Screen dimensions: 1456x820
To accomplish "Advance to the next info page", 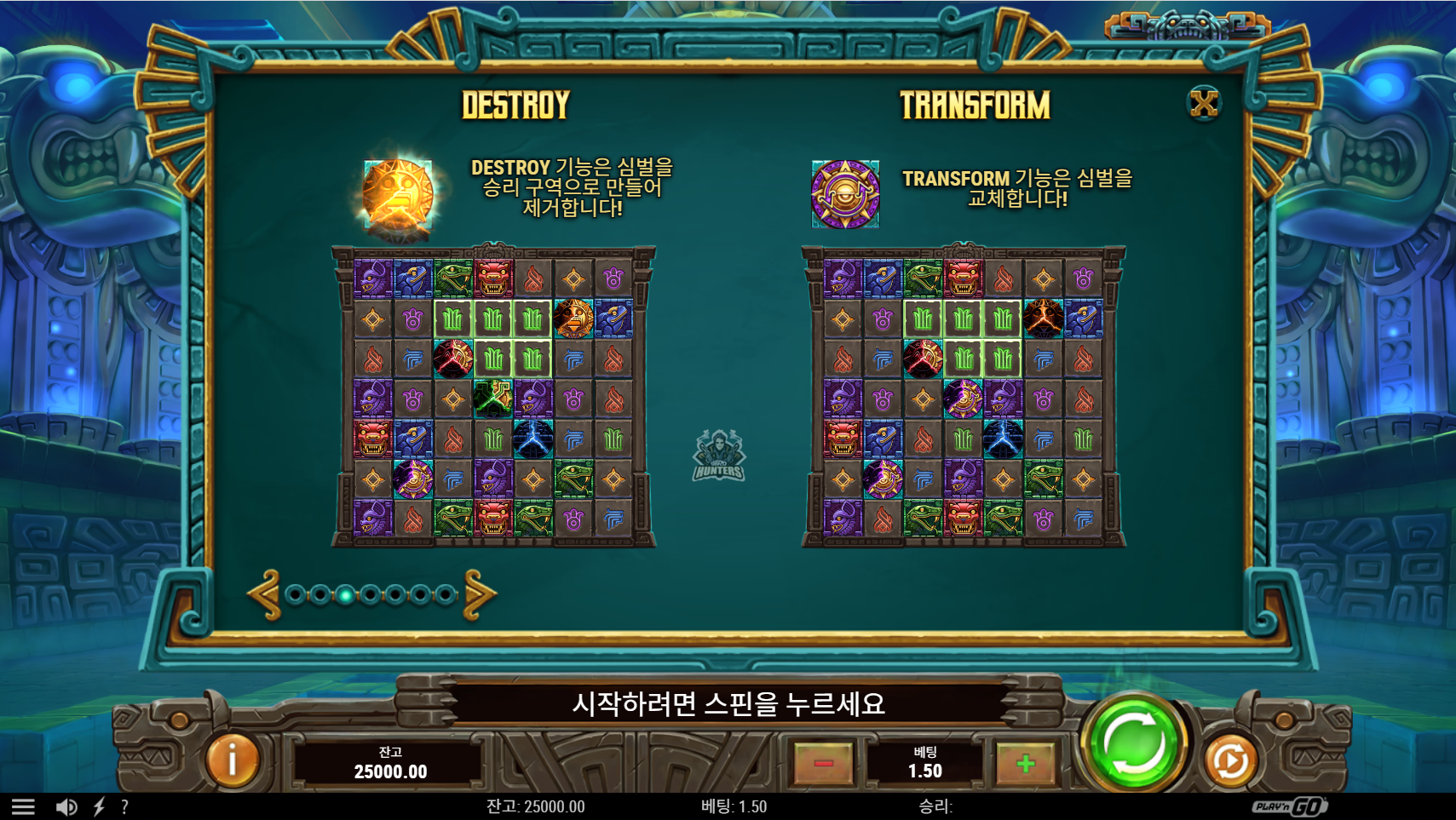I will pos(480,594).
